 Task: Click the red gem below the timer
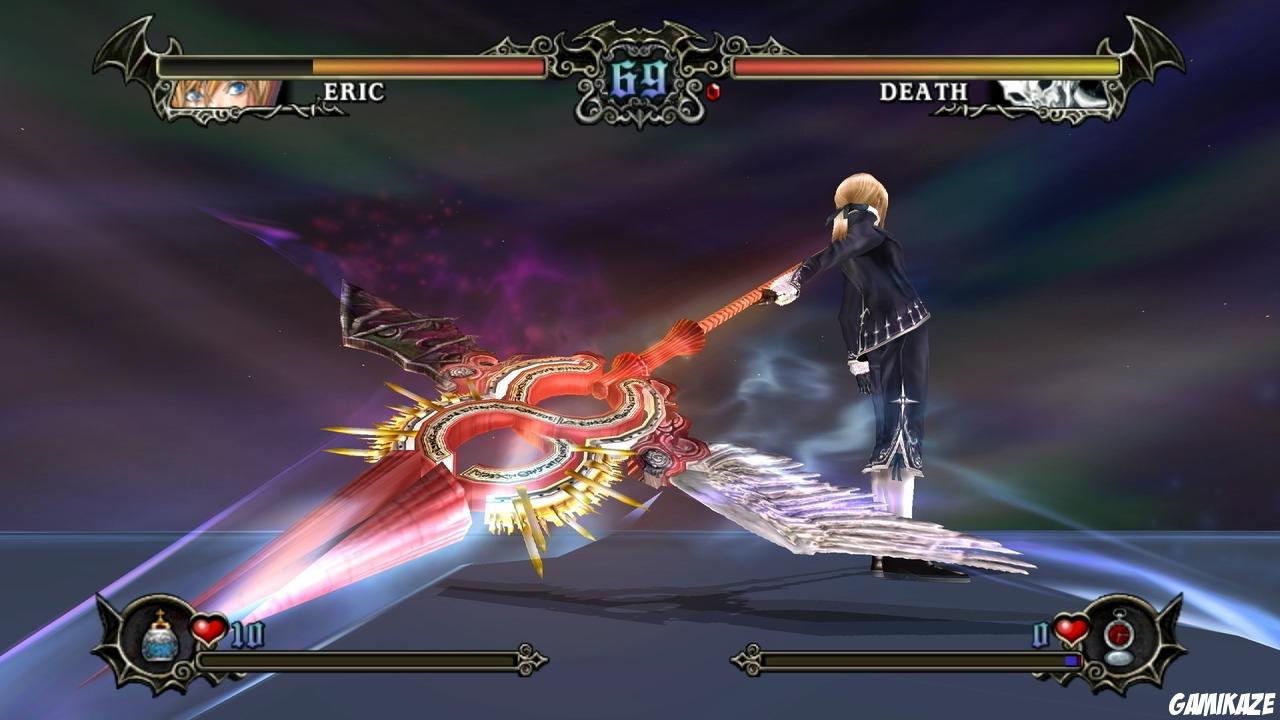[713, 93]
